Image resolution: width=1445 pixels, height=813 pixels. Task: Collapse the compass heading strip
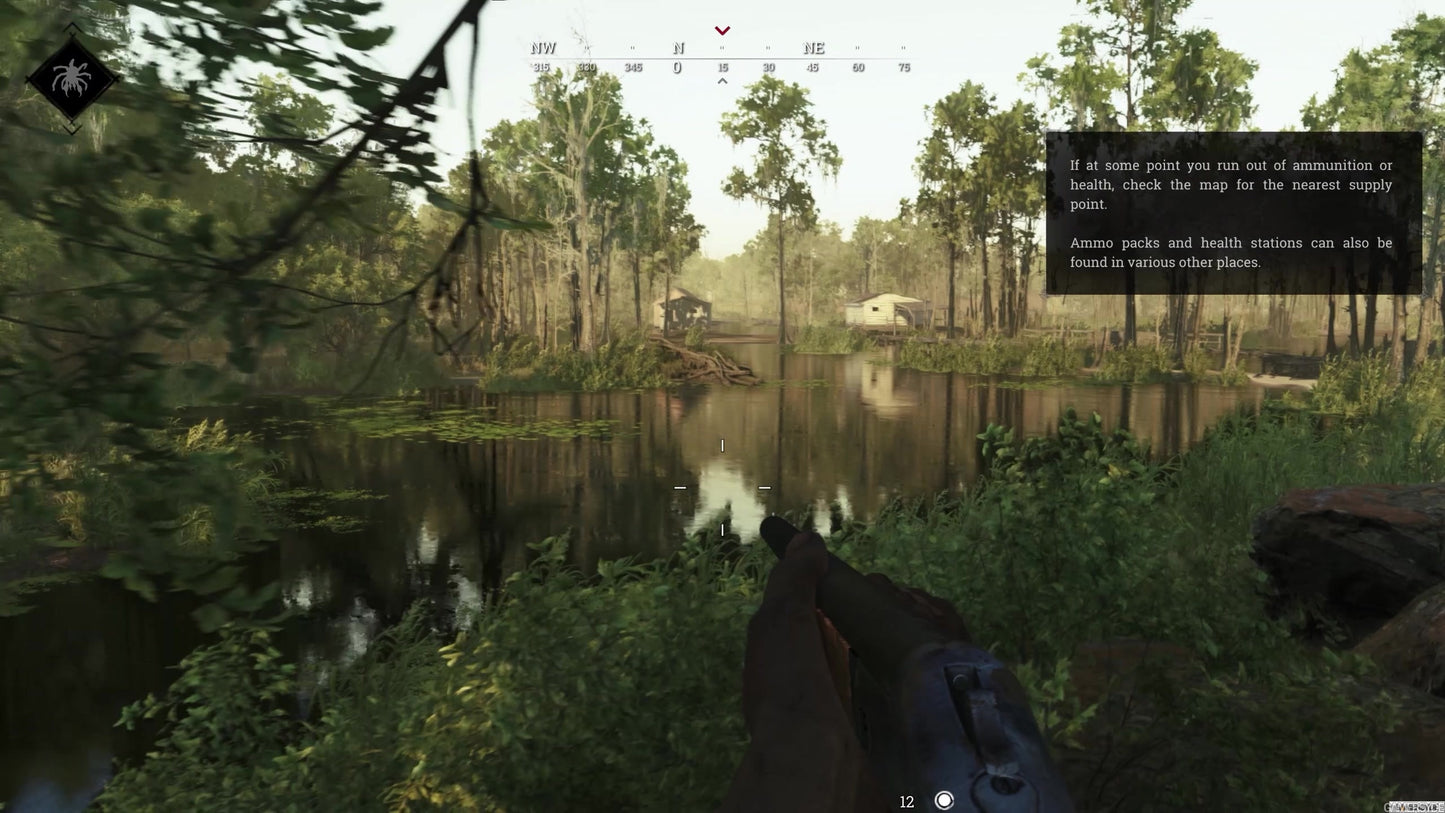coord(722,55)
